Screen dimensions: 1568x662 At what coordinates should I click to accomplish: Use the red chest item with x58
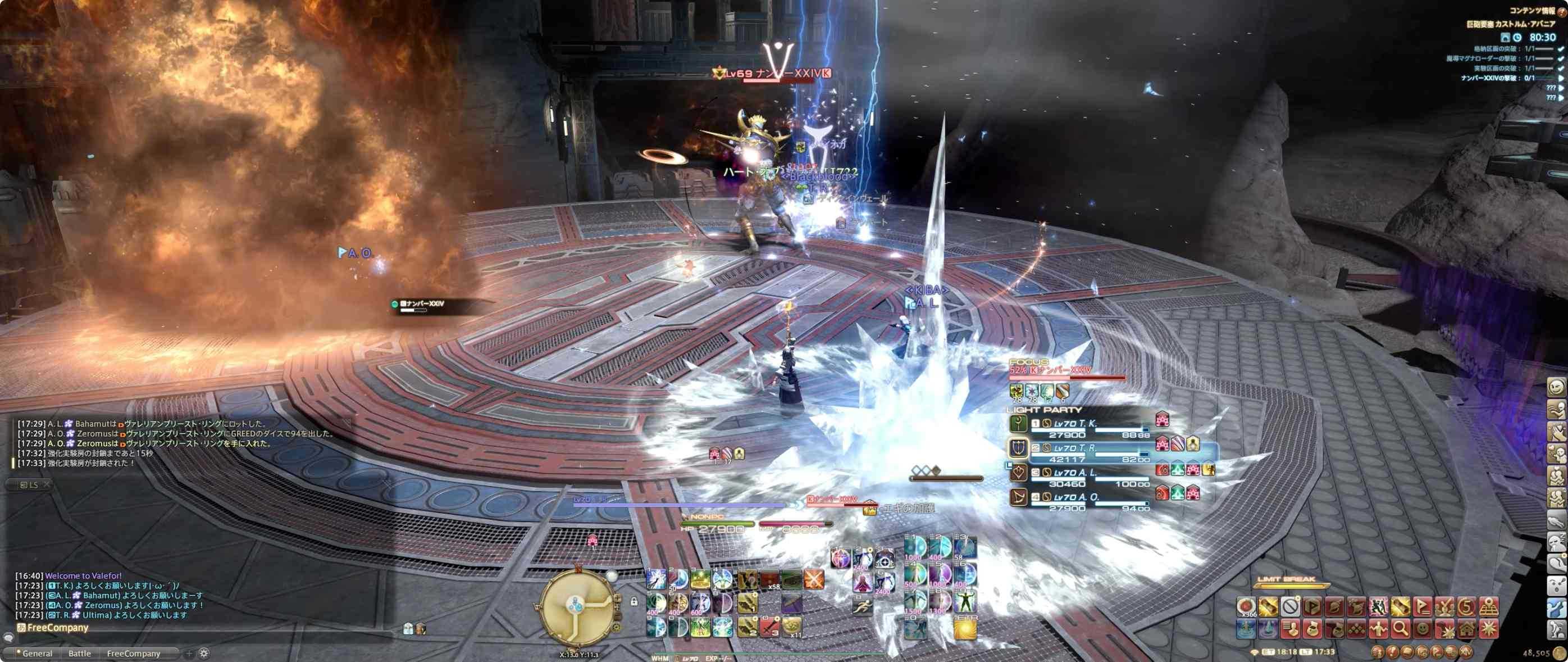770,580
